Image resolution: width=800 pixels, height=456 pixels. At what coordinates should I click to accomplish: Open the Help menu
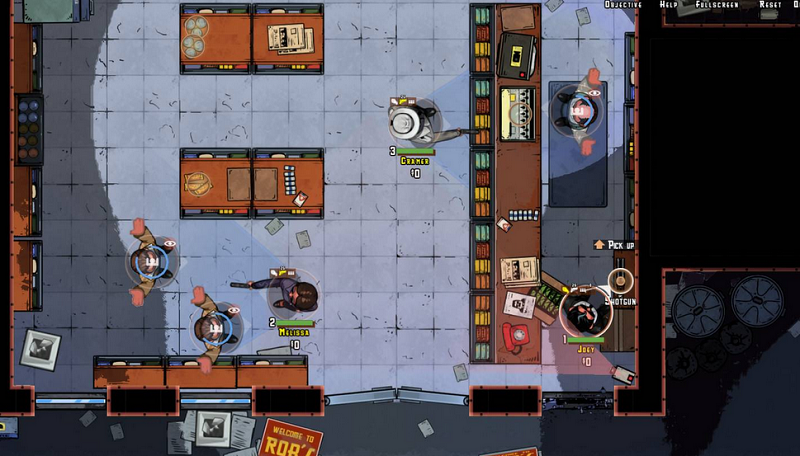click(668, 5)
